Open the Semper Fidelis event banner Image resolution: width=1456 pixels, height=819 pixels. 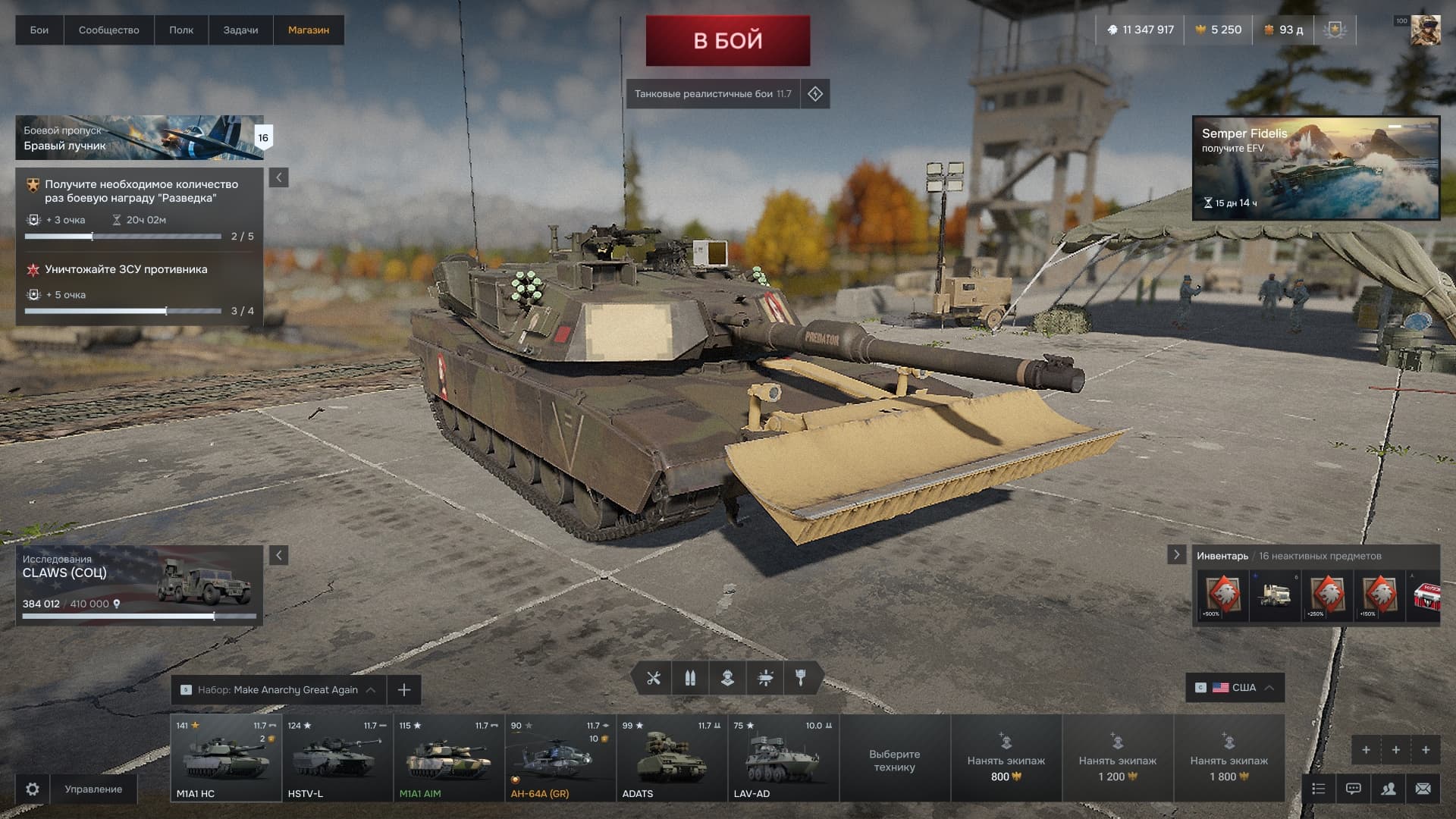1315,168
